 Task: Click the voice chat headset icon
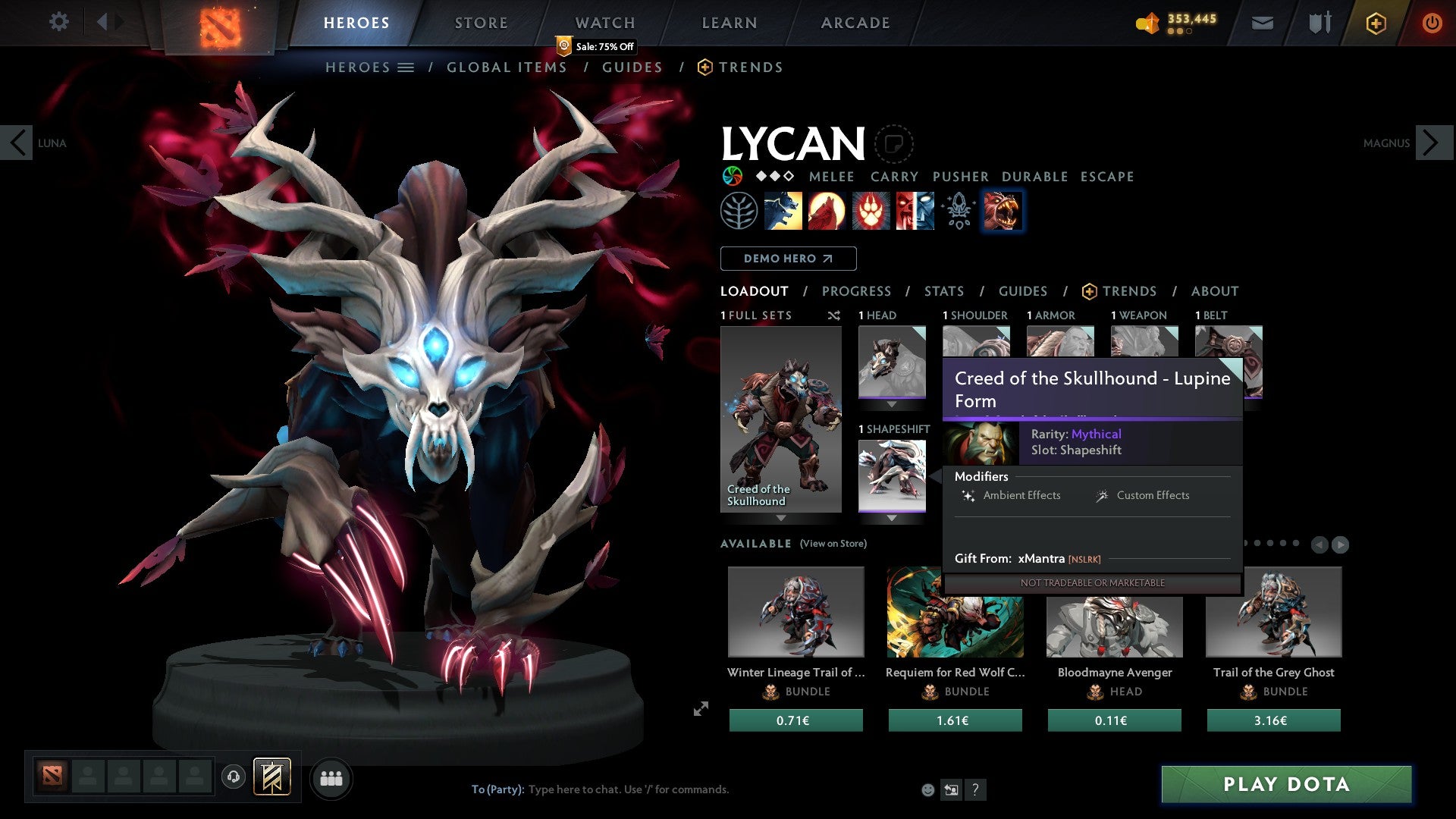coord(234,777)
